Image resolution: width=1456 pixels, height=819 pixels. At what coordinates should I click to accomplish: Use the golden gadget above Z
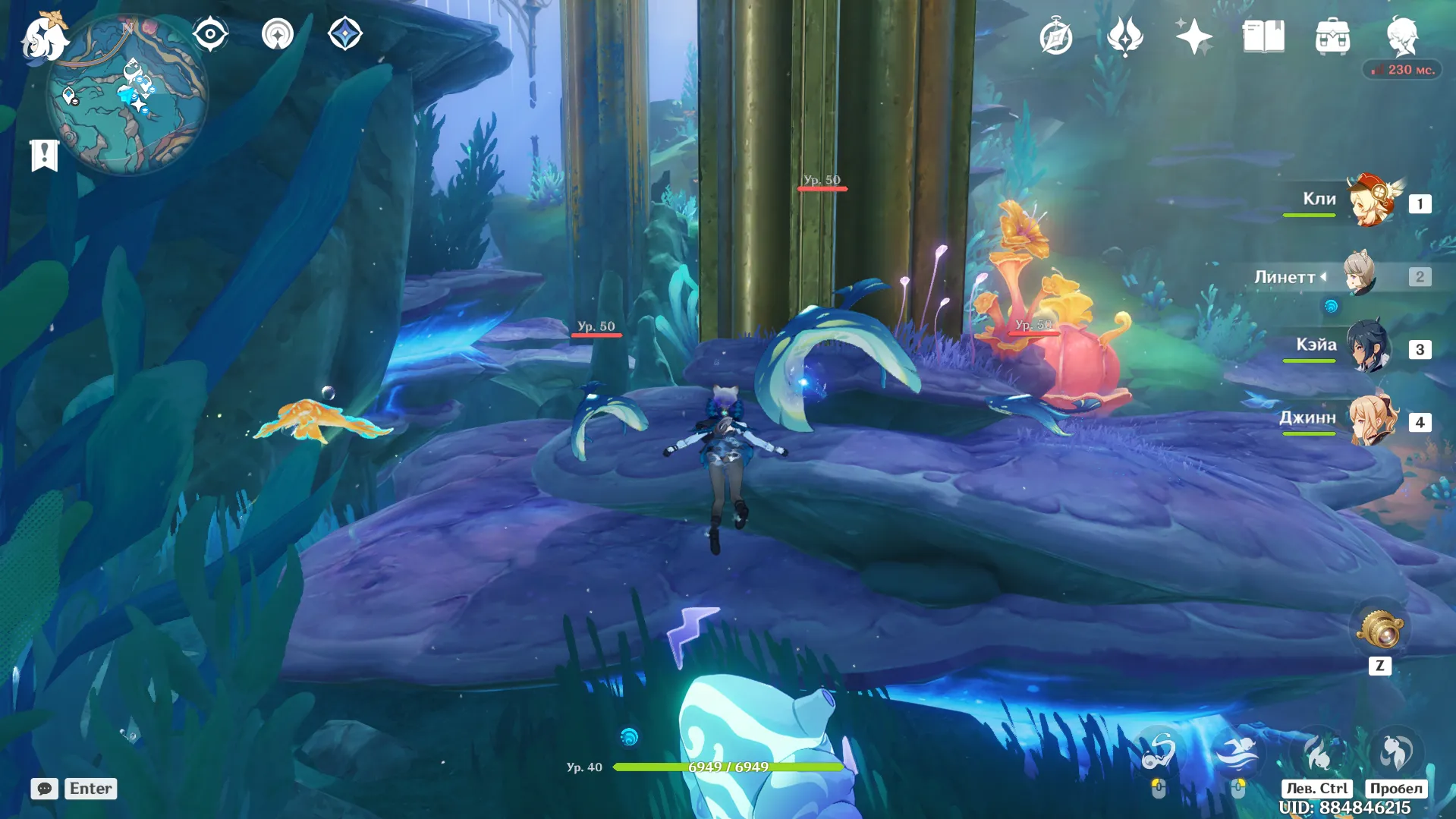coord(1379,629)
